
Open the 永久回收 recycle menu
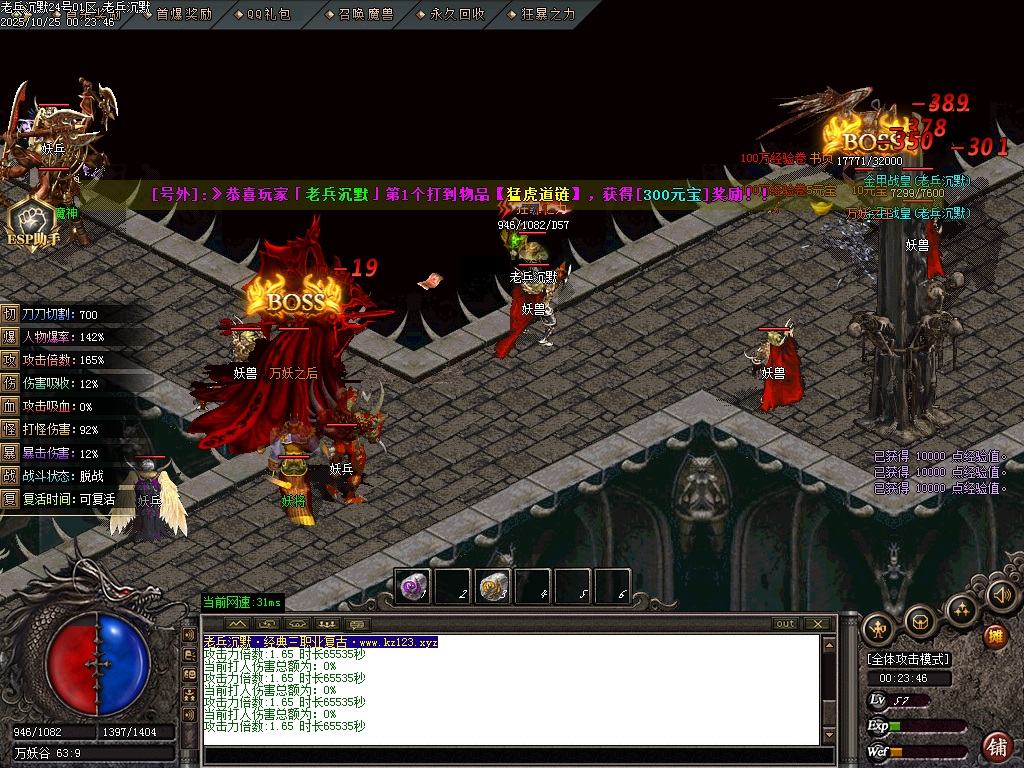457,14
